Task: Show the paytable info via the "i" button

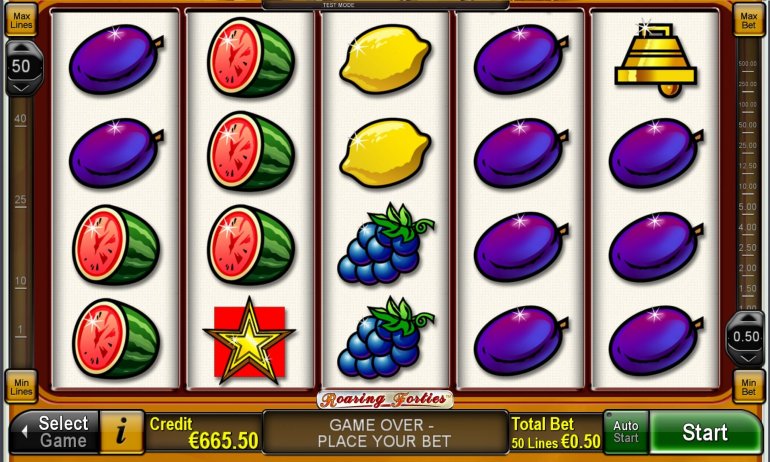Action: [122, 432]
